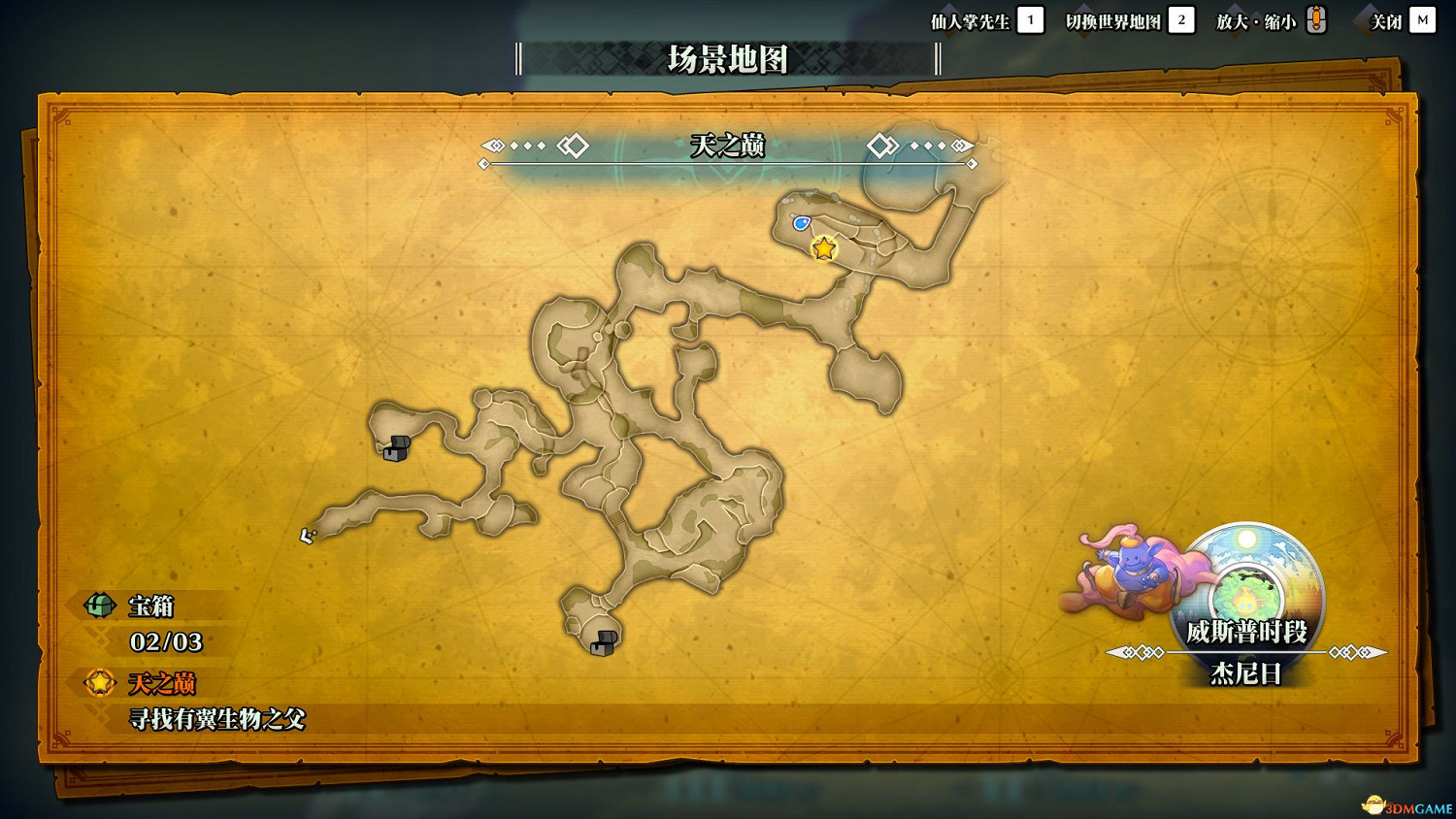This screenshot has width=1456, height=819.
Task: Select the 场景地图 title tab
Action: coord(728,60)
